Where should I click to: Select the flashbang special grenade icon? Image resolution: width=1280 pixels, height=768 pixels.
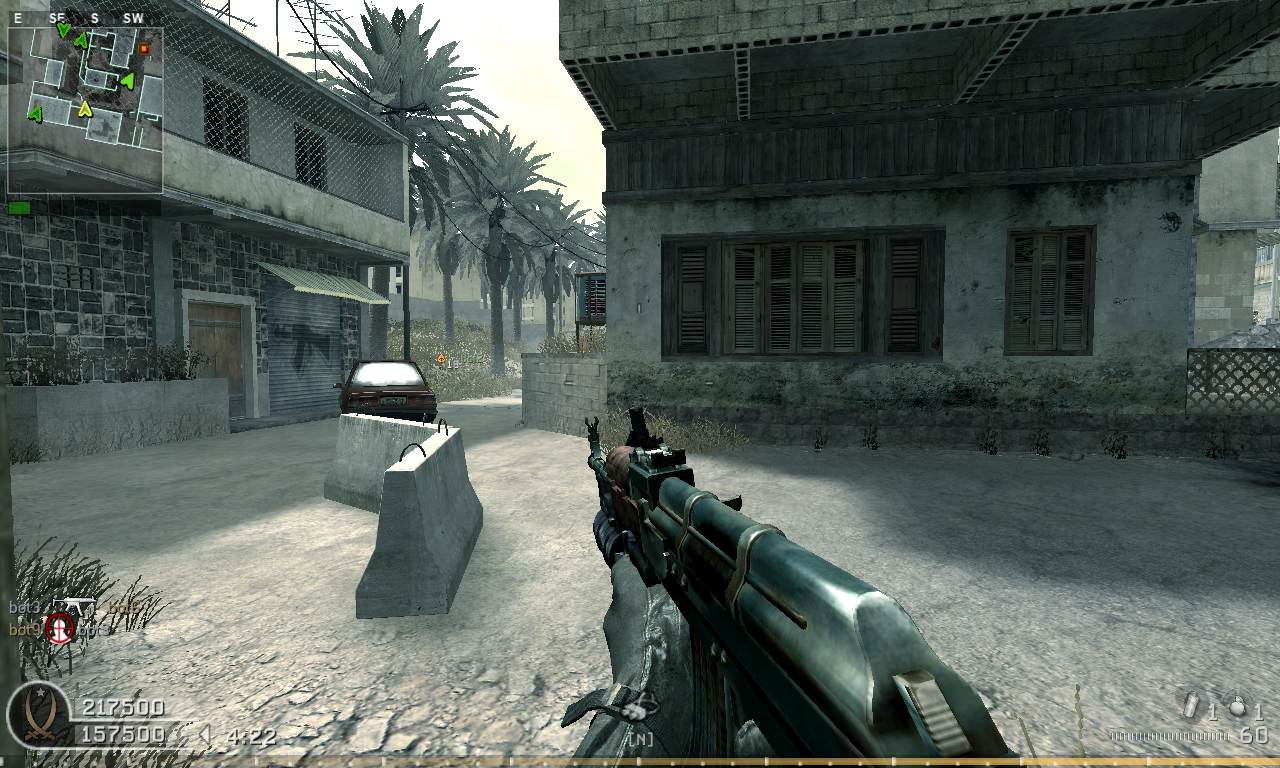point(1191,706)
